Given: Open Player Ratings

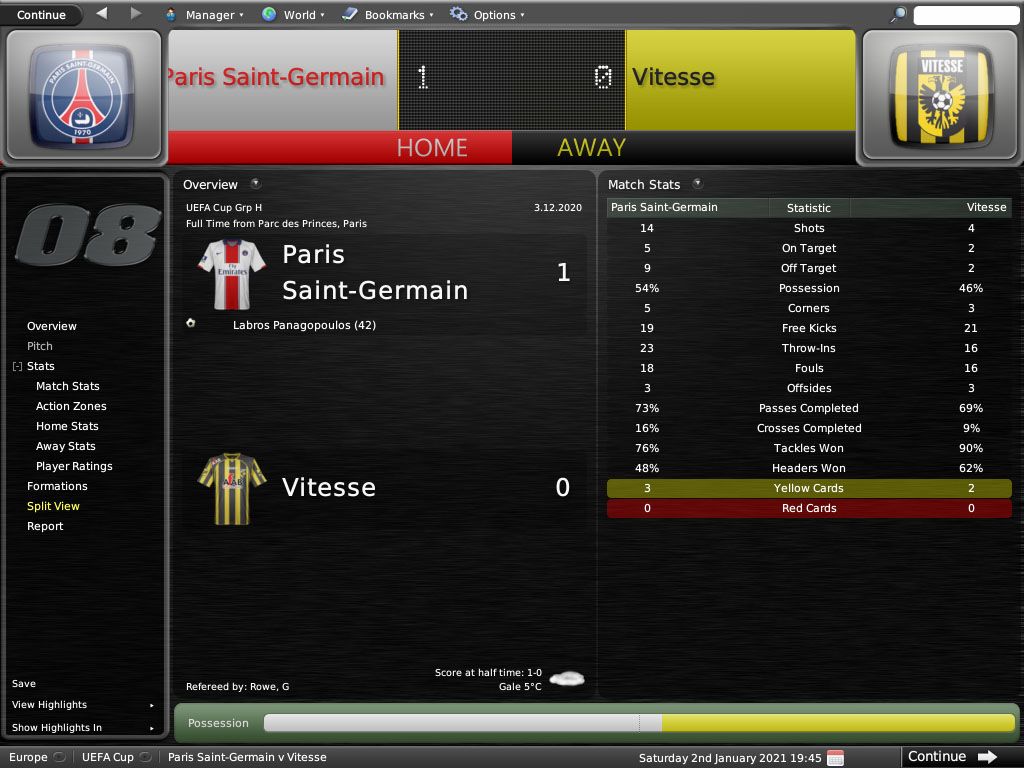Looking at the screenshot, I should click(74, 466).
